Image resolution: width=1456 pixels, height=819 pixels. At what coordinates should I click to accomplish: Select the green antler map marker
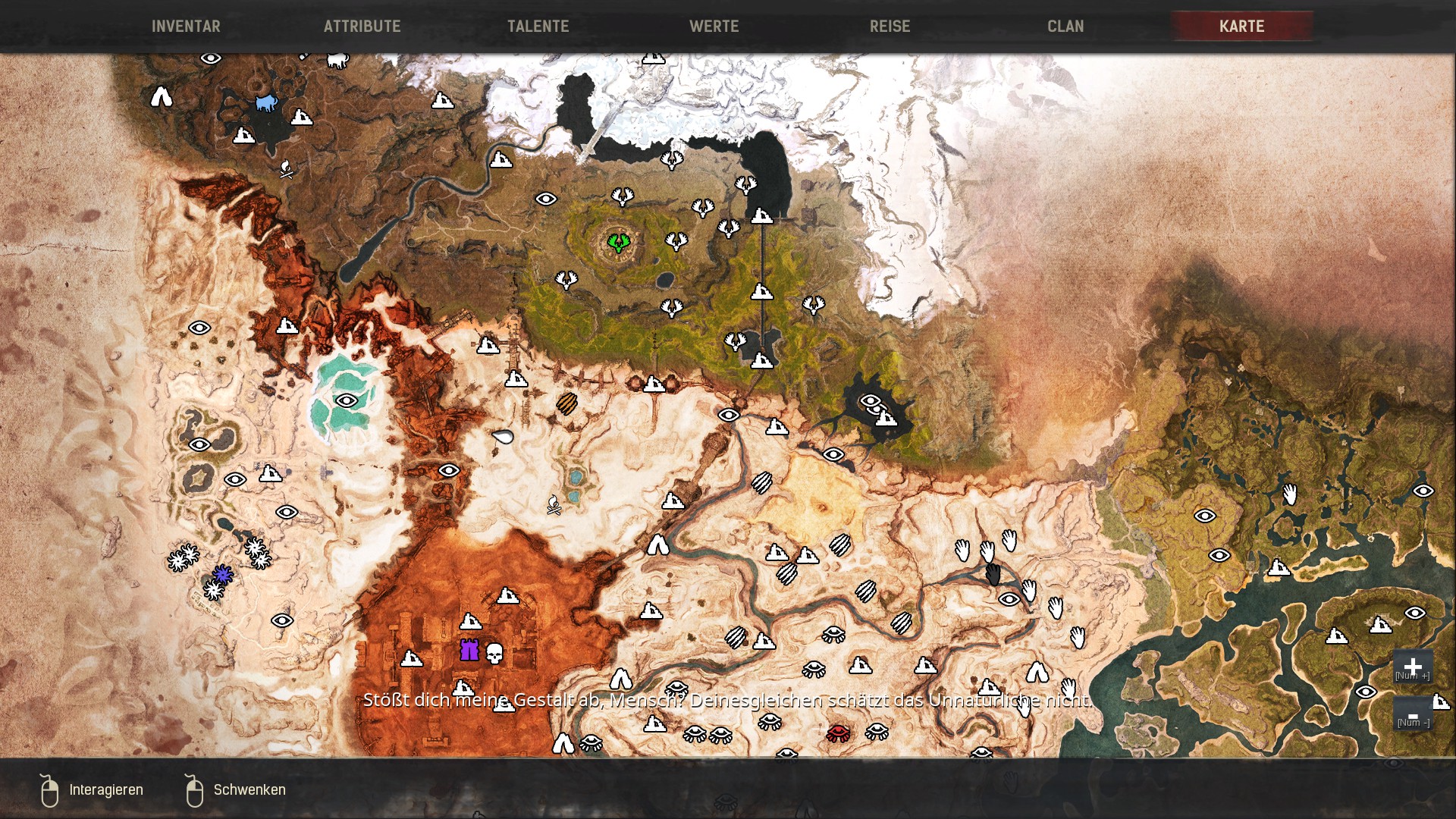pos(619,243)
